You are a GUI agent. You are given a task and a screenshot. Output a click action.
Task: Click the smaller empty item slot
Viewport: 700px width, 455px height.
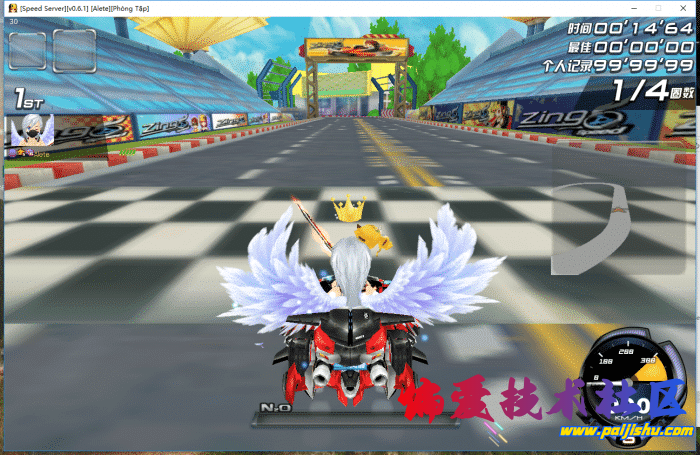click(27, 52)
